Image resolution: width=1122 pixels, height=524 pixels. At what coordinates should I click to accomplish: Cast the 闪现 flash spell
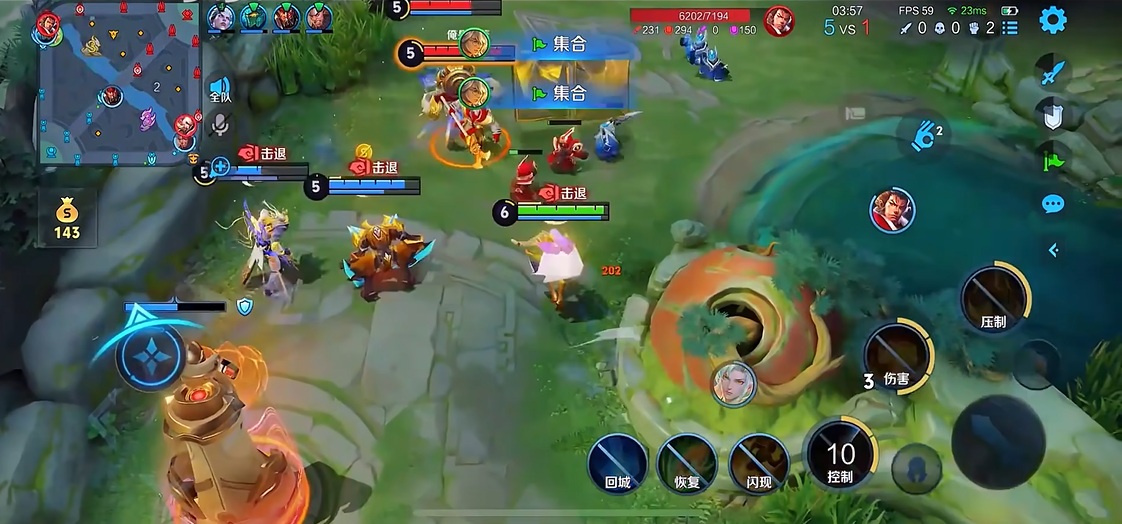tap(758, 464)
